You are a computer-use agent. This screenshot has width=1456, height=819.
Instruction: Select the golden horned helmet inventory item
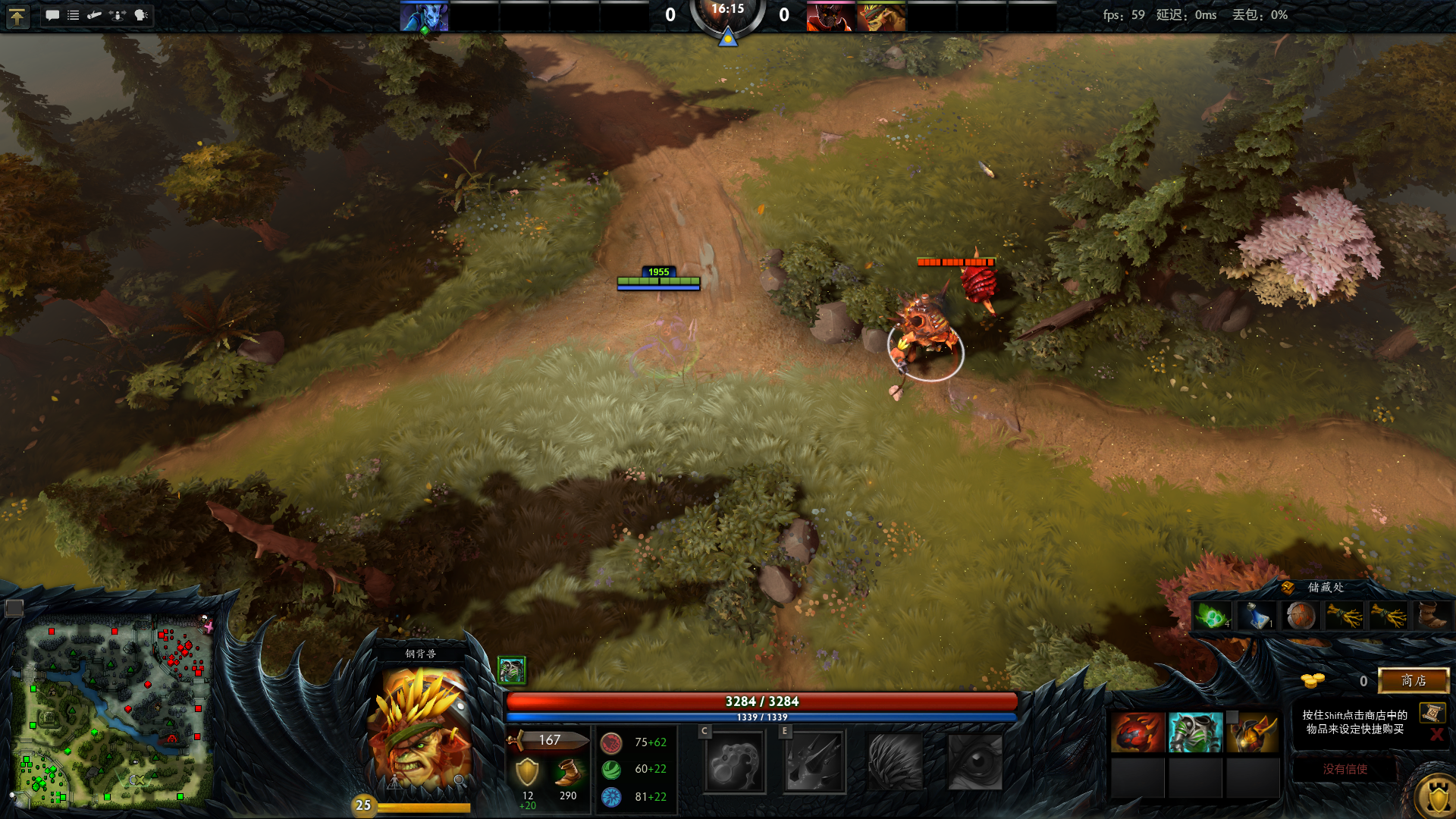pos(1252,733)
